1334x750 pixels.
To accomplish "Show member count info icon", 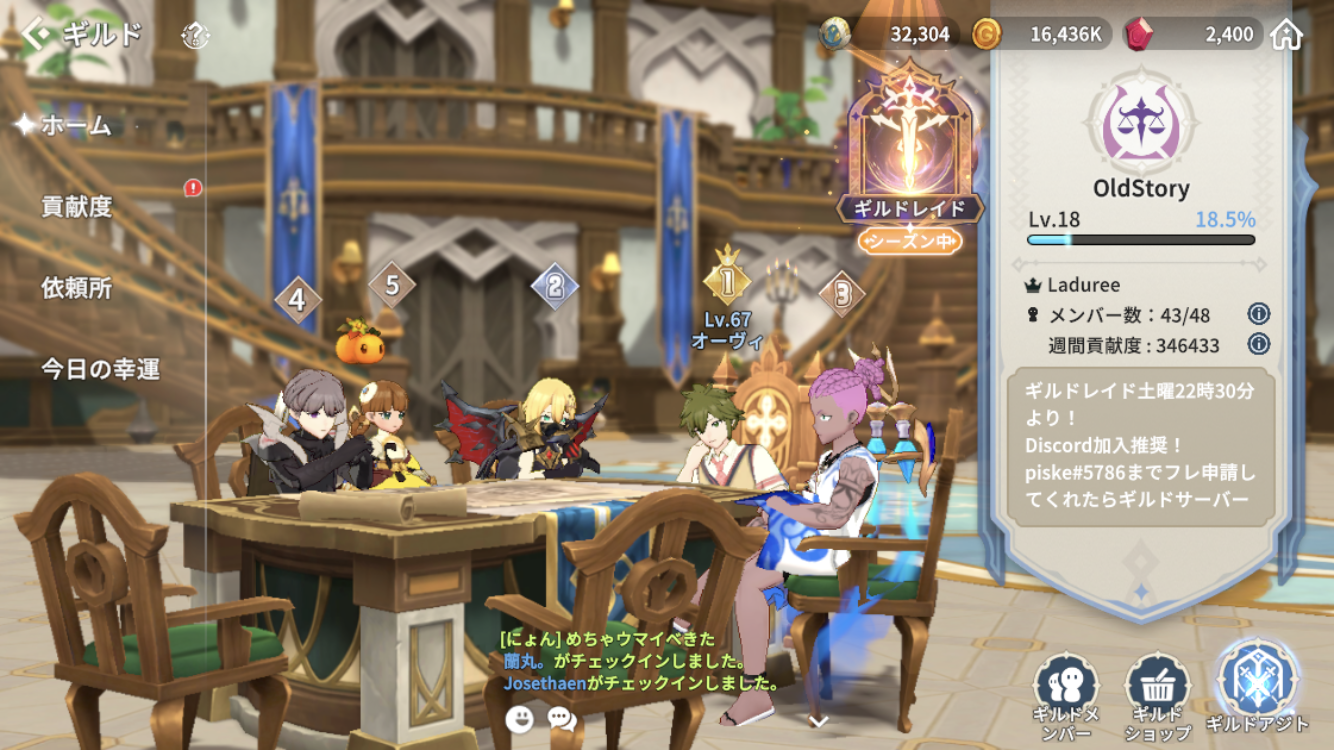I will point(1258,314).
